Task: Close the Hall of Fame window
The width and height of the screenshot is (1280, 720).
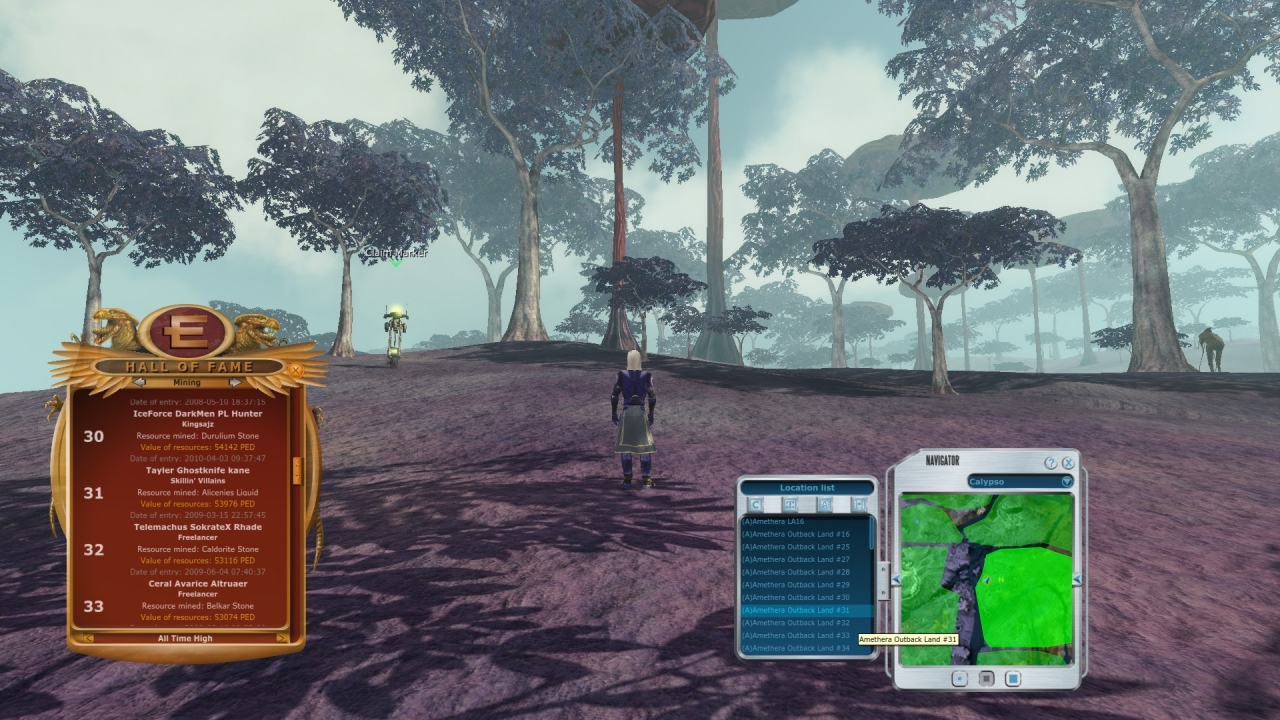Action: pyautogui.click(x=295, y=369)
